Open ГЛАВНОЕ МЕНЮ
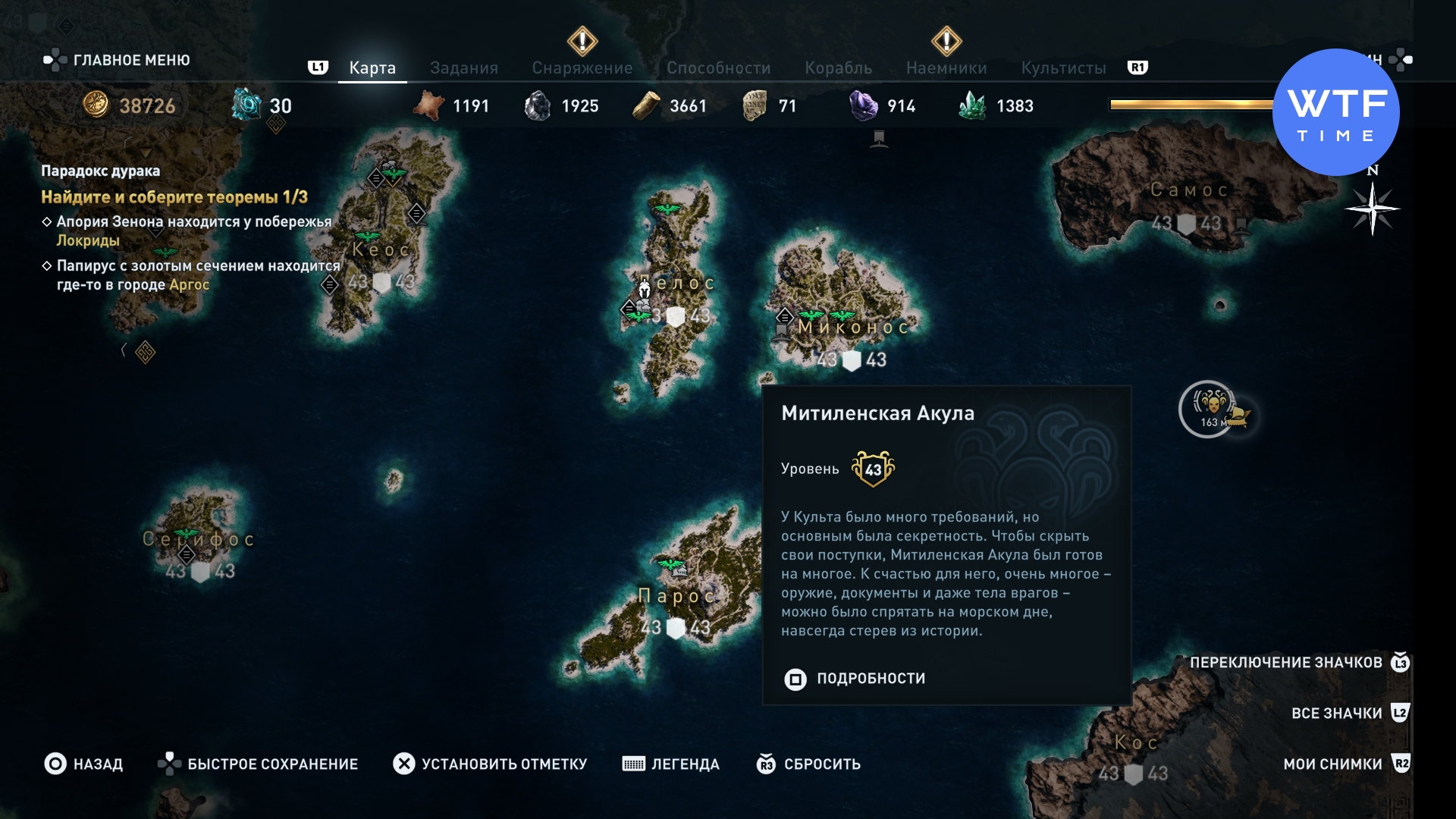Viewport: 1456px width, 819px height. coord(118,60)
